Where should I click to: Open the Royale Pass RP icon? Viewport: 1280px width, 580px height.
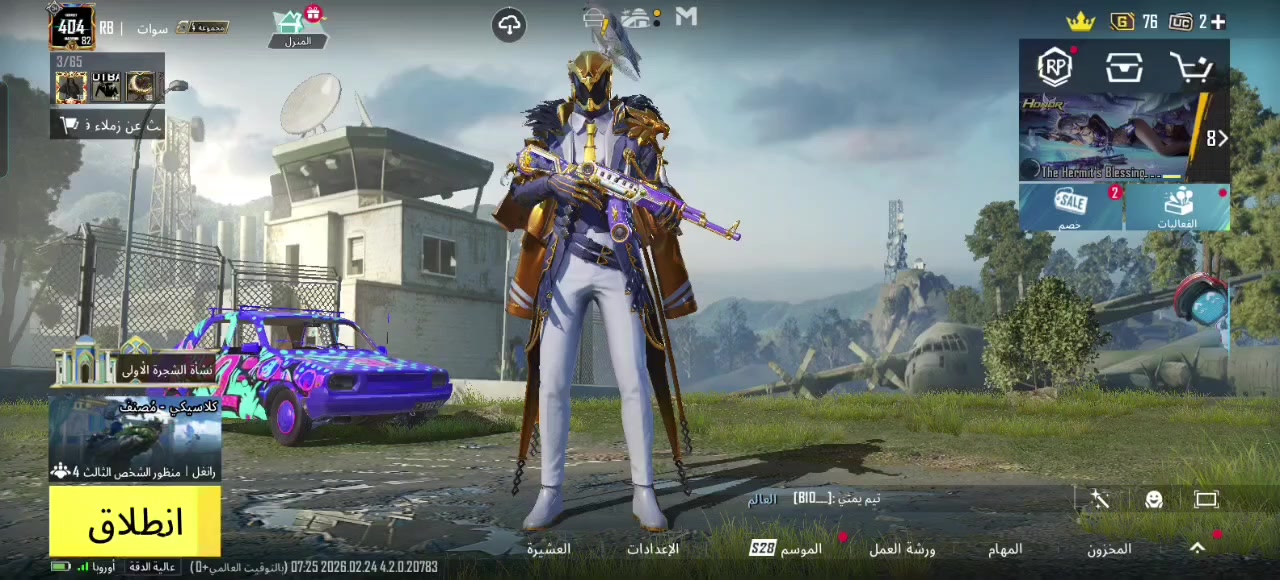[1055, 67]
